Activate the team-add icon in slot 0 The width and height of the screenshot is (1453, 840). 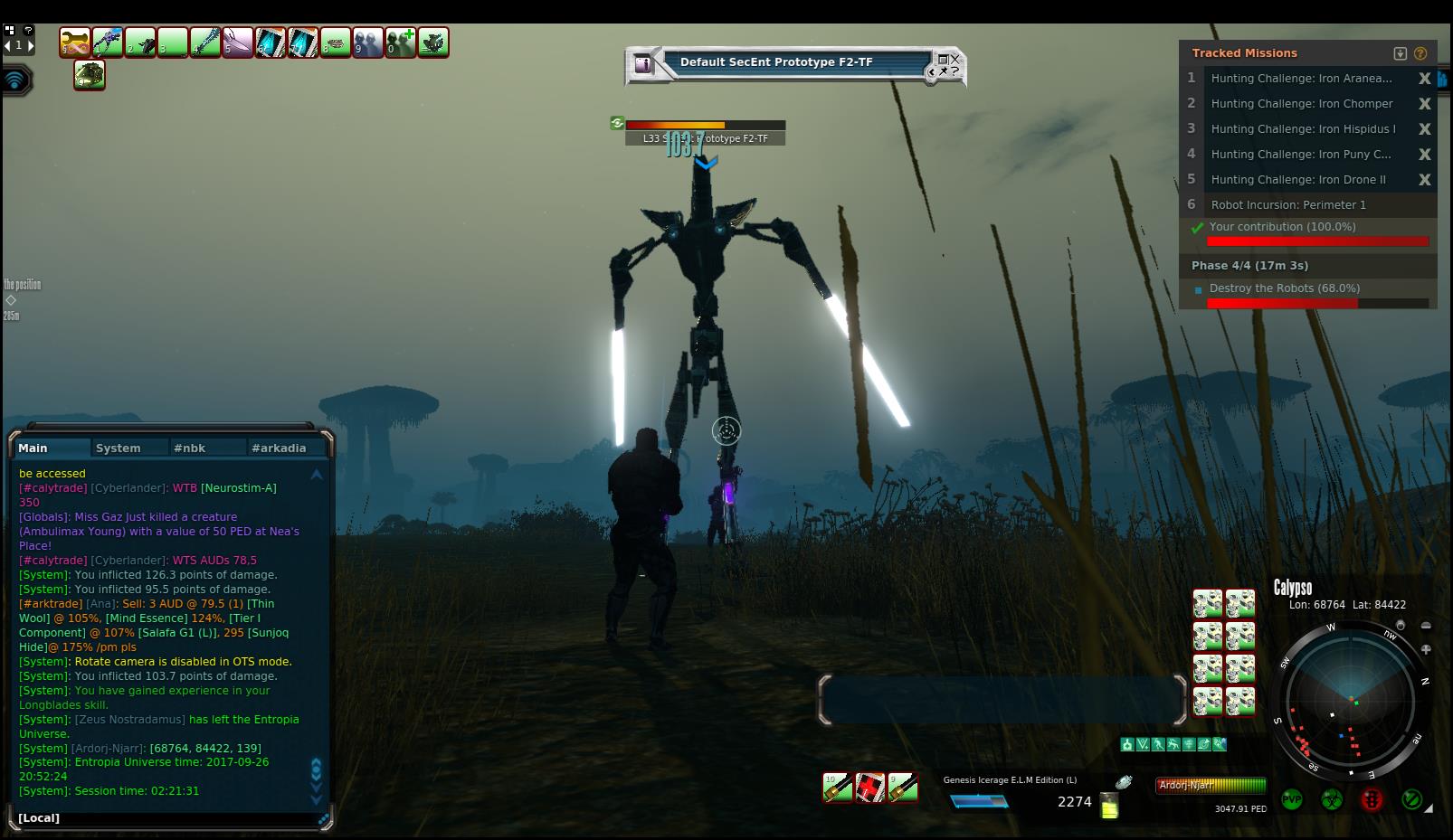(401, 42)
